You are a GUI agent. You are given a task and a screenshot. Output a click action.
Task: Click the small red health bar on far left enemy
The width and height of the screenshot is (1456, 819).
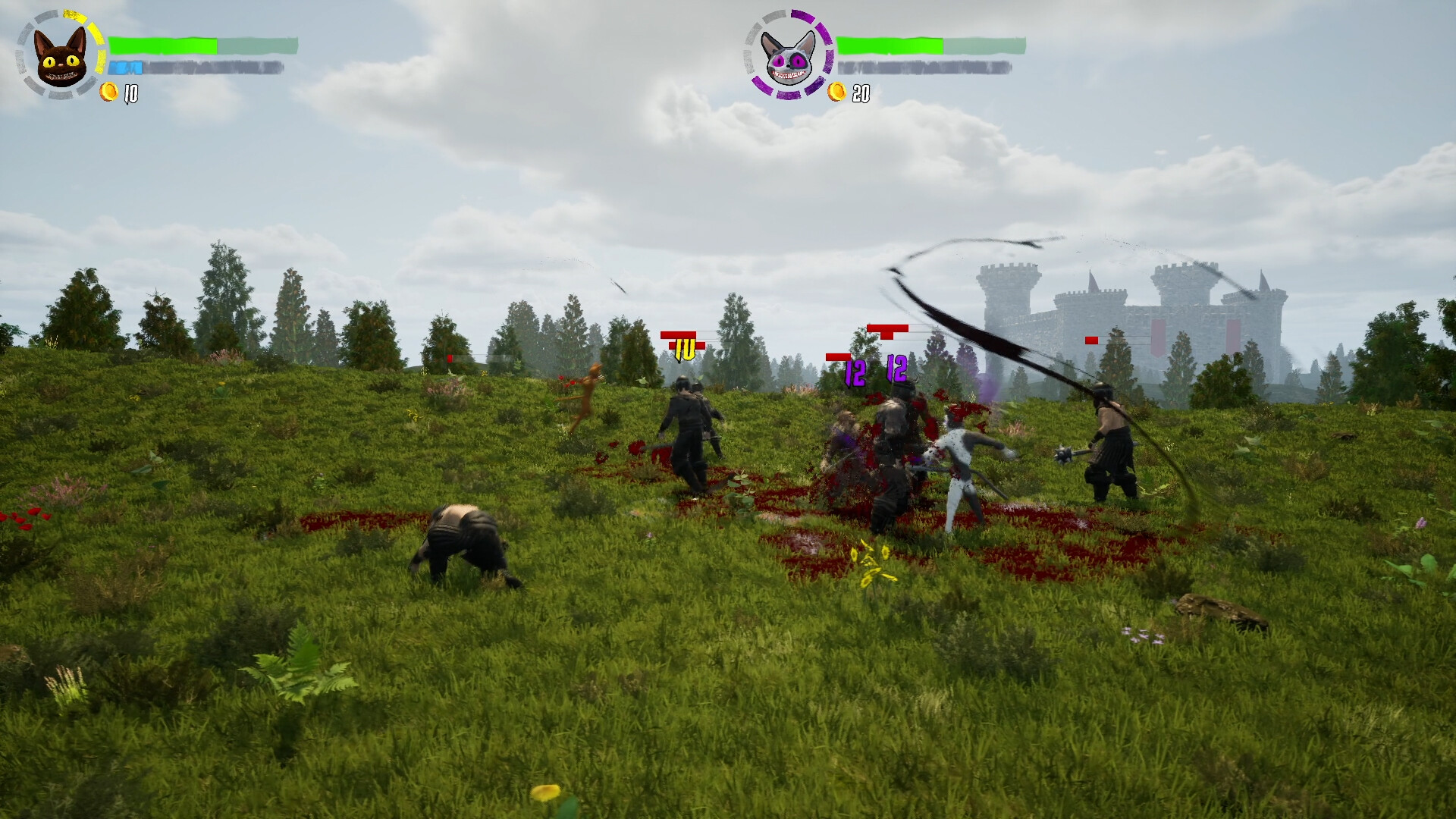(x=449, y=356)
